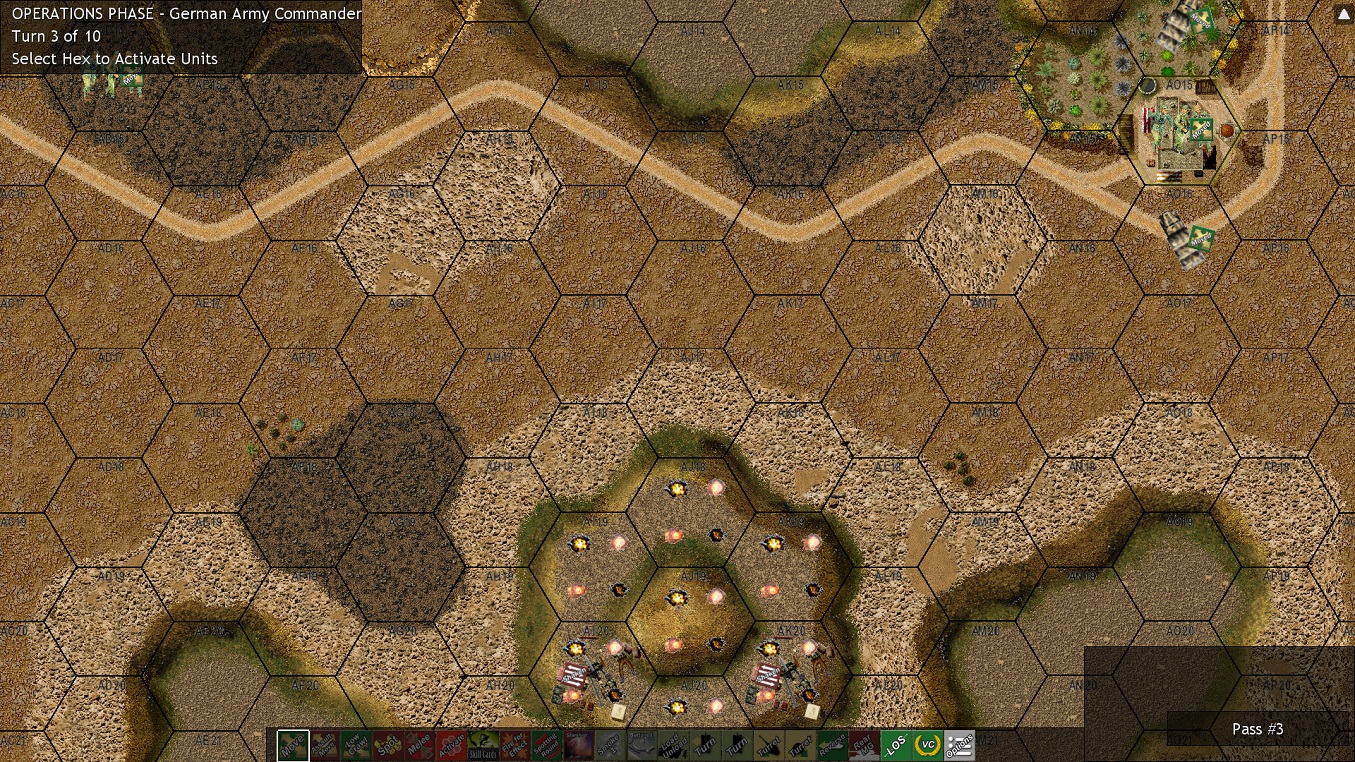1355x762 pixels.
Task: Toggle the LOS display
Action: coord(896,744)
